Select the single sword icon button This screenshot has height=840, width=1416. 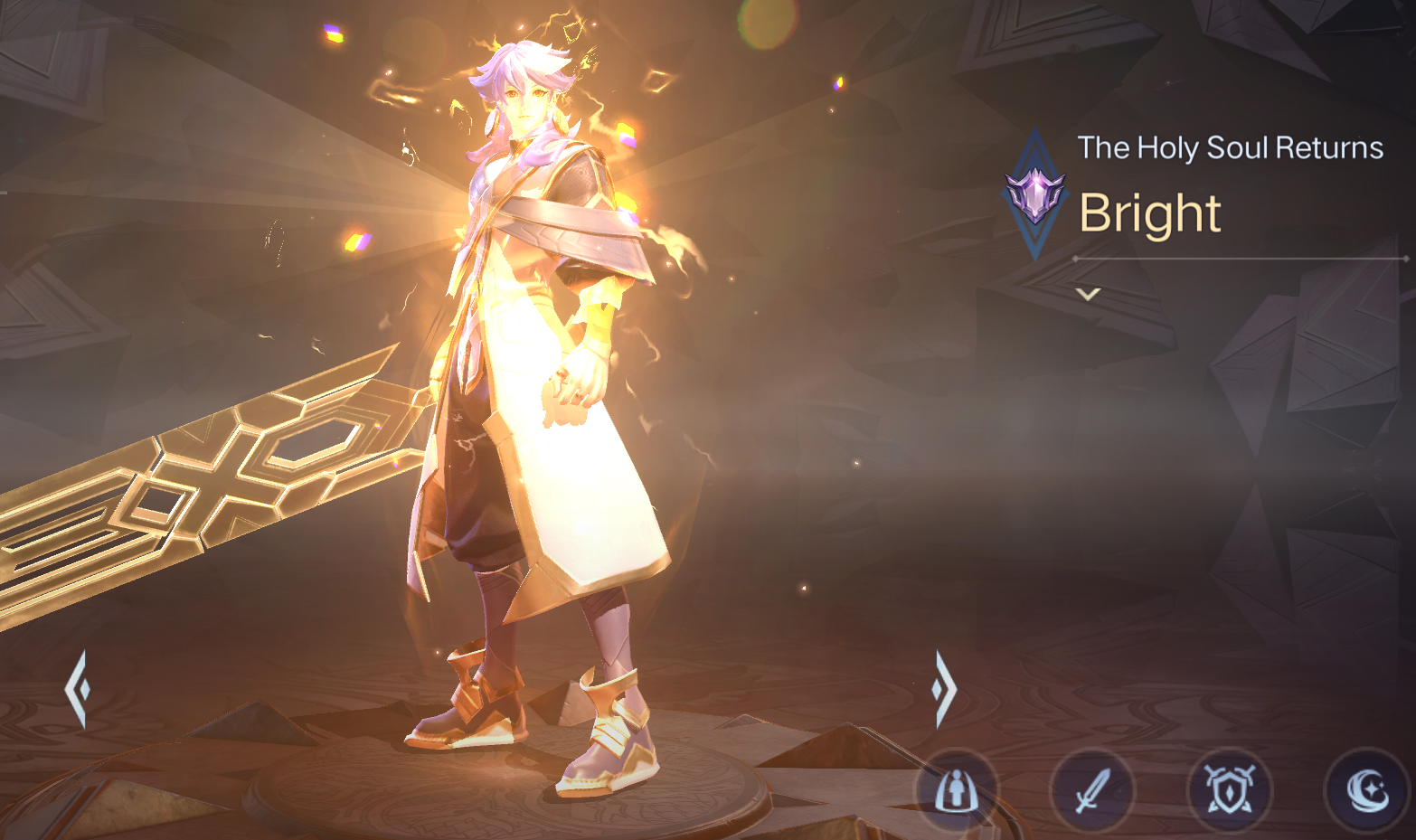click(1092, 792)
